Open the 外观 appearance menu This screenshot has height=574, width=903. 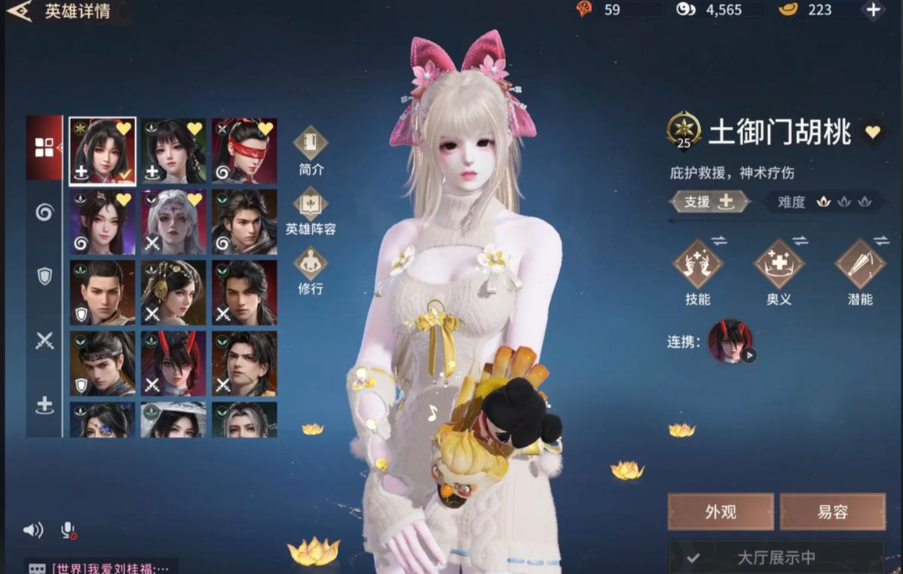tap(720, 512)
